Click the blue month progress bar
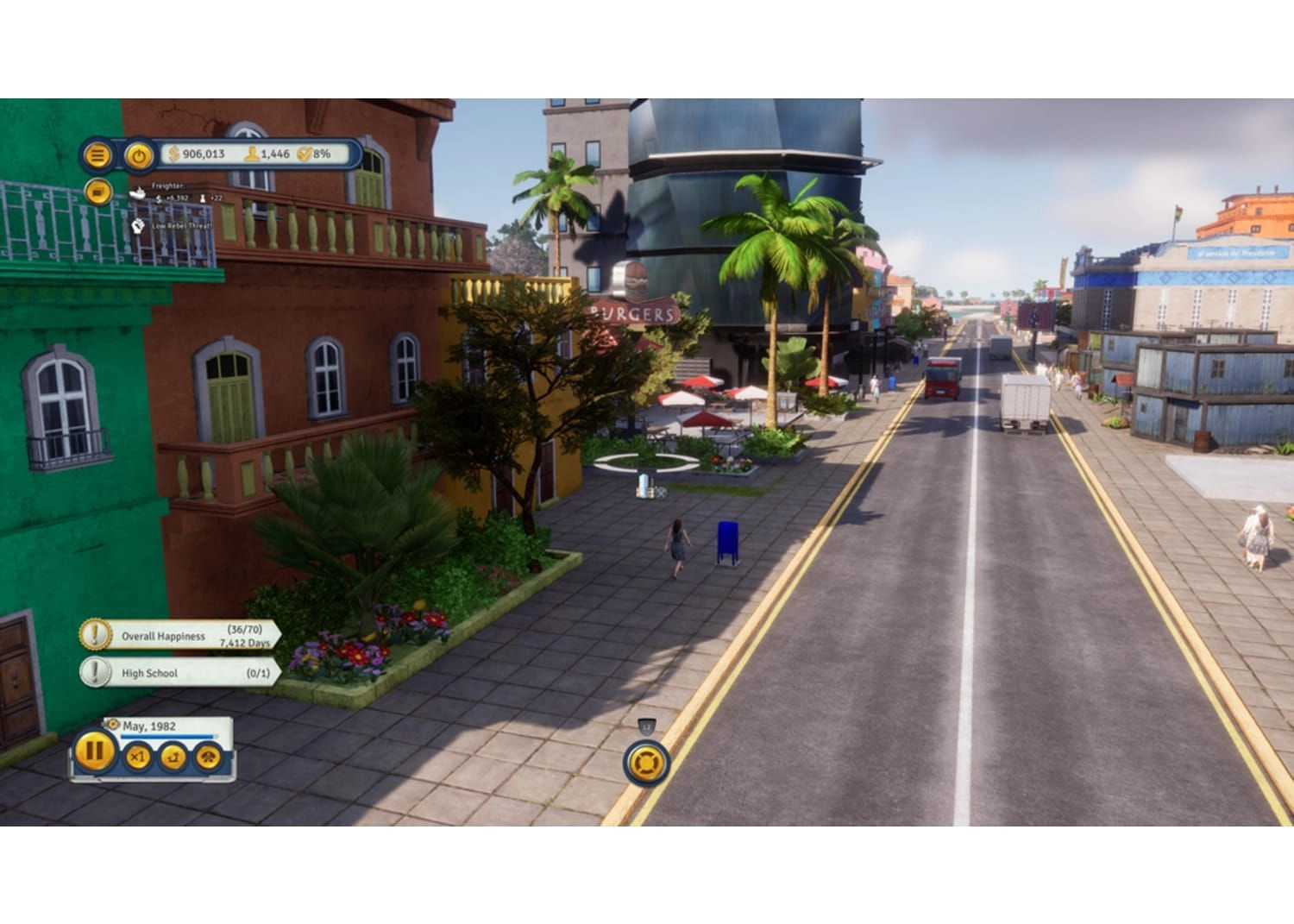The image size is (1294, 924). pos(166,737)
